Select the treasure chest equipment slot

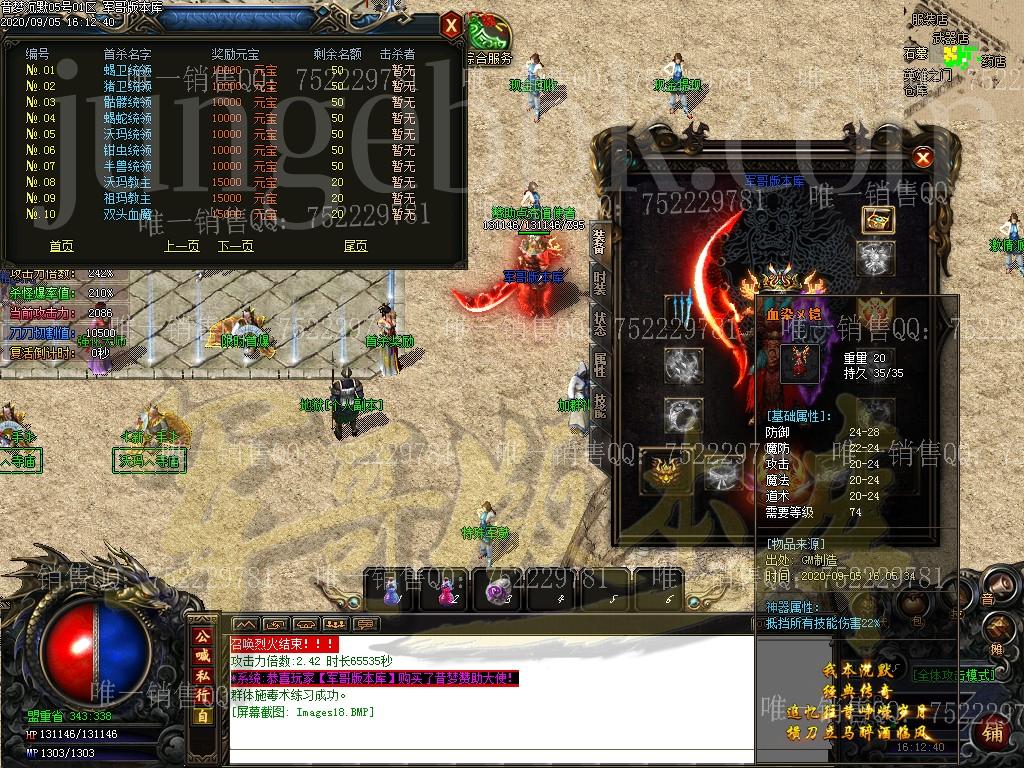(x=877, y=221)
